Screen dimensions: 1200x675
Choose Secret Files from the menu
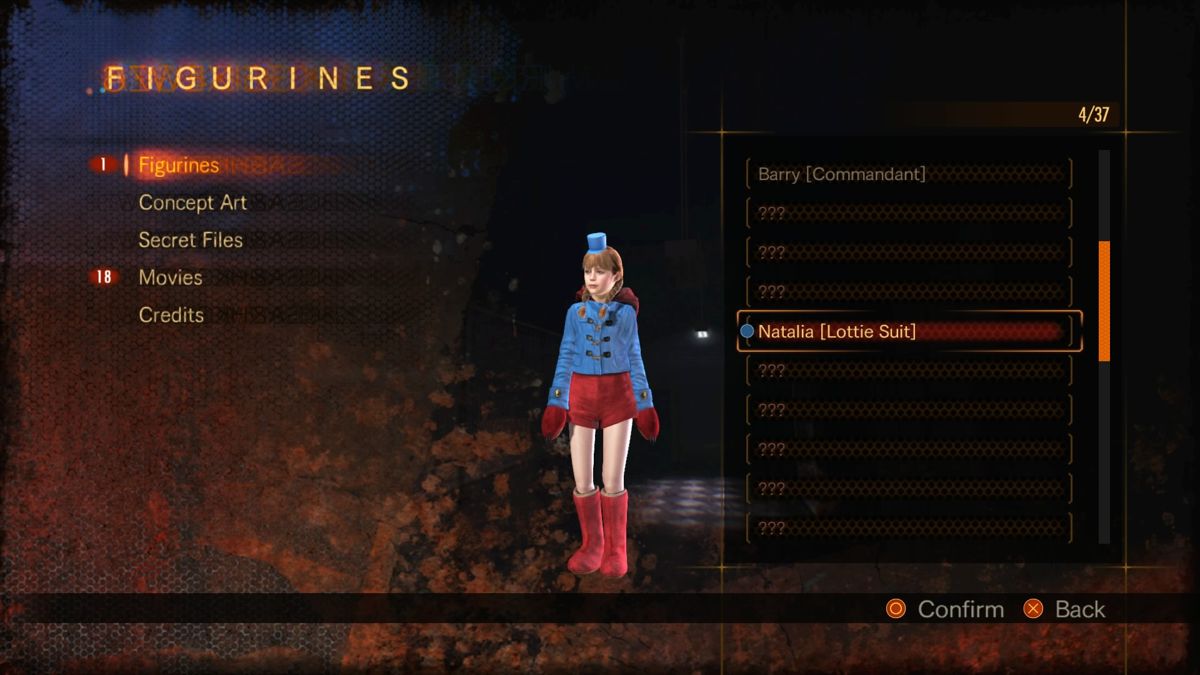[x=190, y=240]
